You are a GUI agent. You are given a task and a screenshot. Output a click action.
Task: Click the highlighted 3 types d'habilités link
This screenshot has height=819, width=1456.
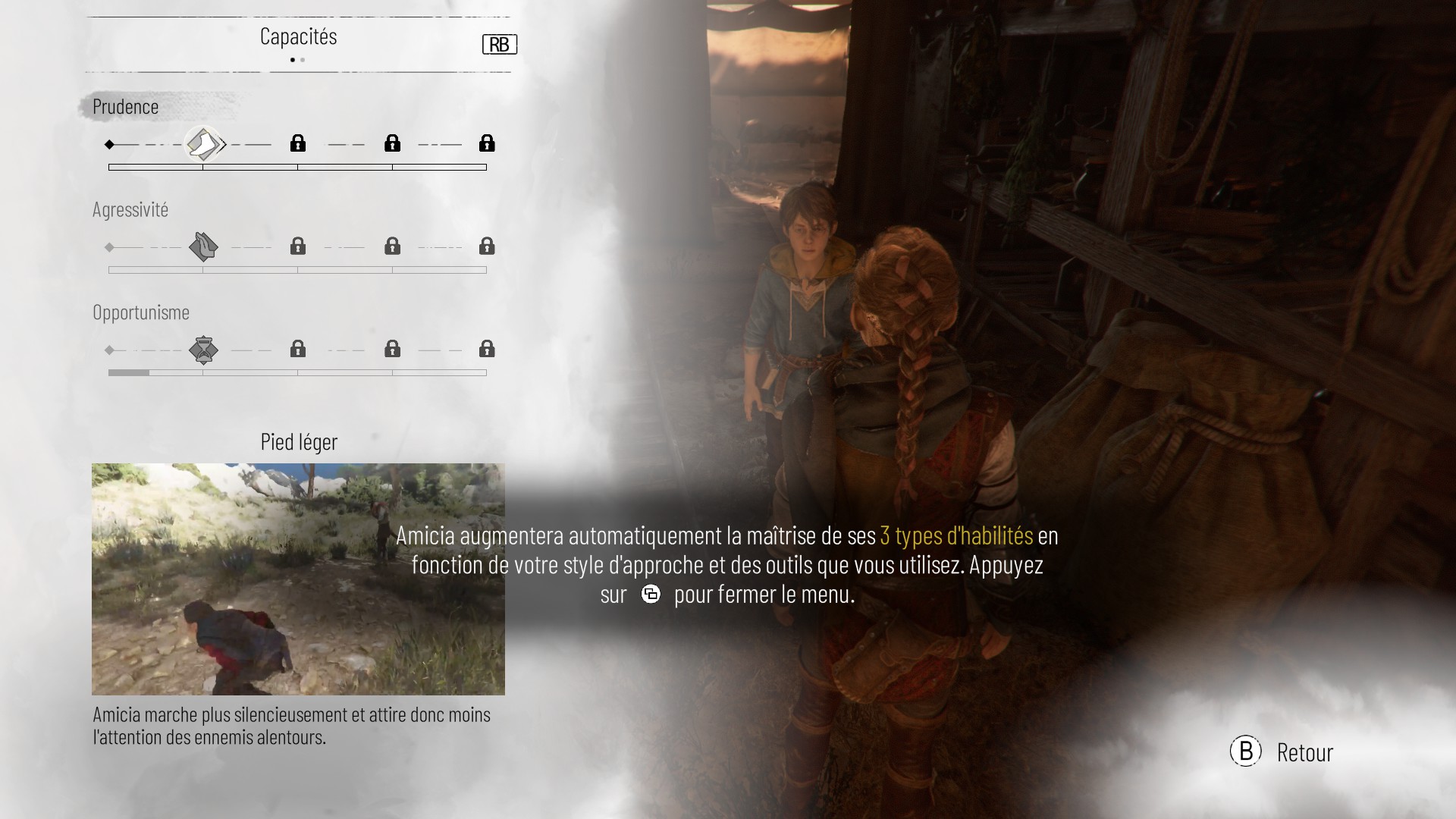tap(955, 535)
